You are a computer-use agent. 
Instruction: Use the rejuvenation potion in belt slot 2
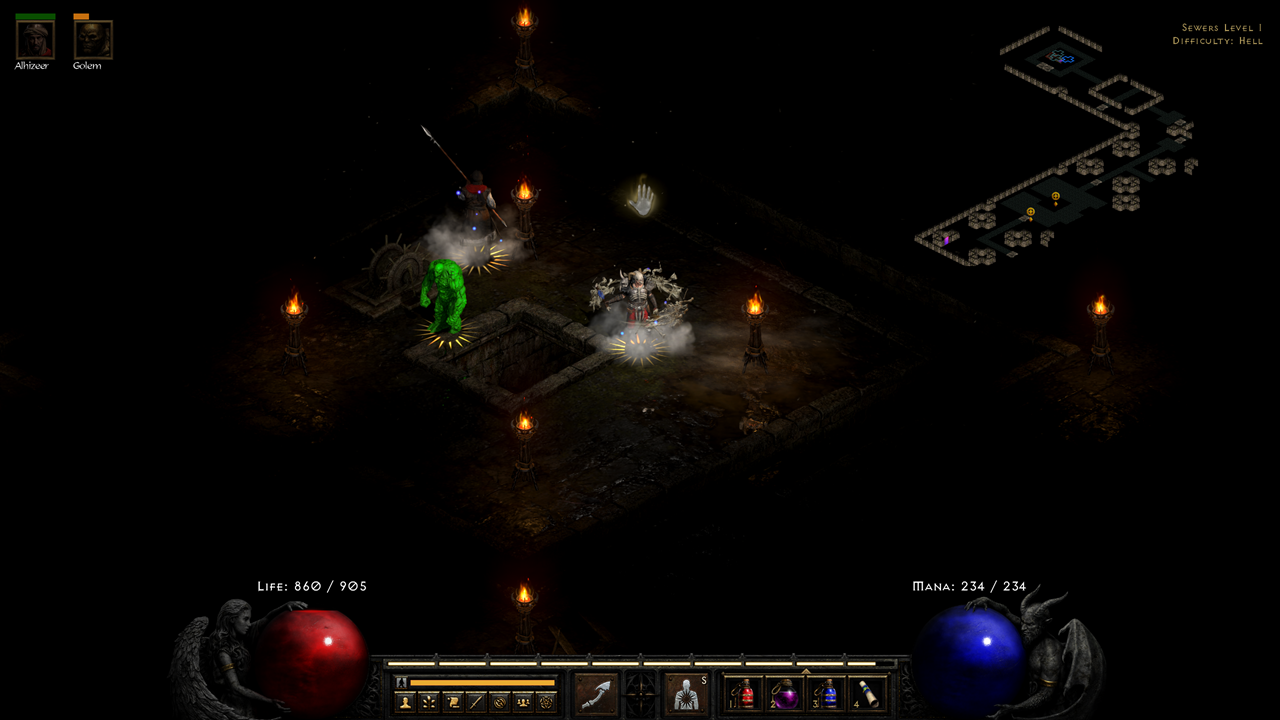(783, 694)
